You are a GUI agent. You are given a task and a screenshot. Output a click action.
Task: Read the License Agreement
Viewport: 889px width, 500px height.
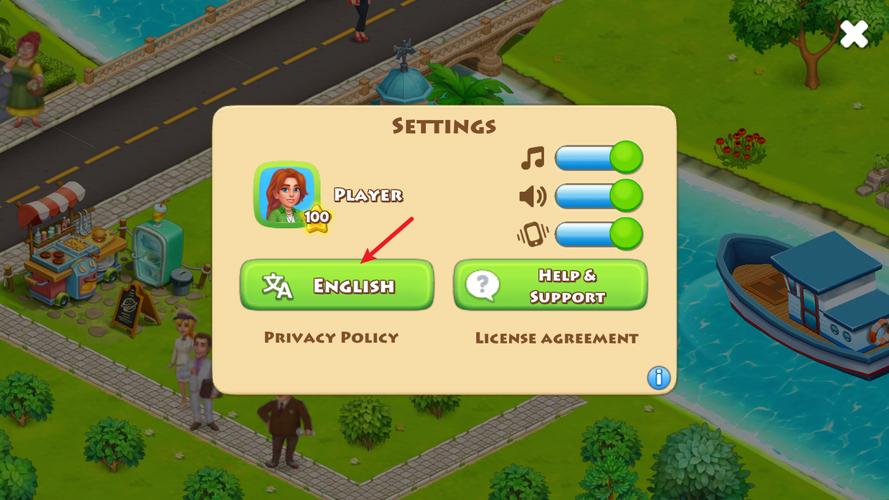(x=556, y=338)
